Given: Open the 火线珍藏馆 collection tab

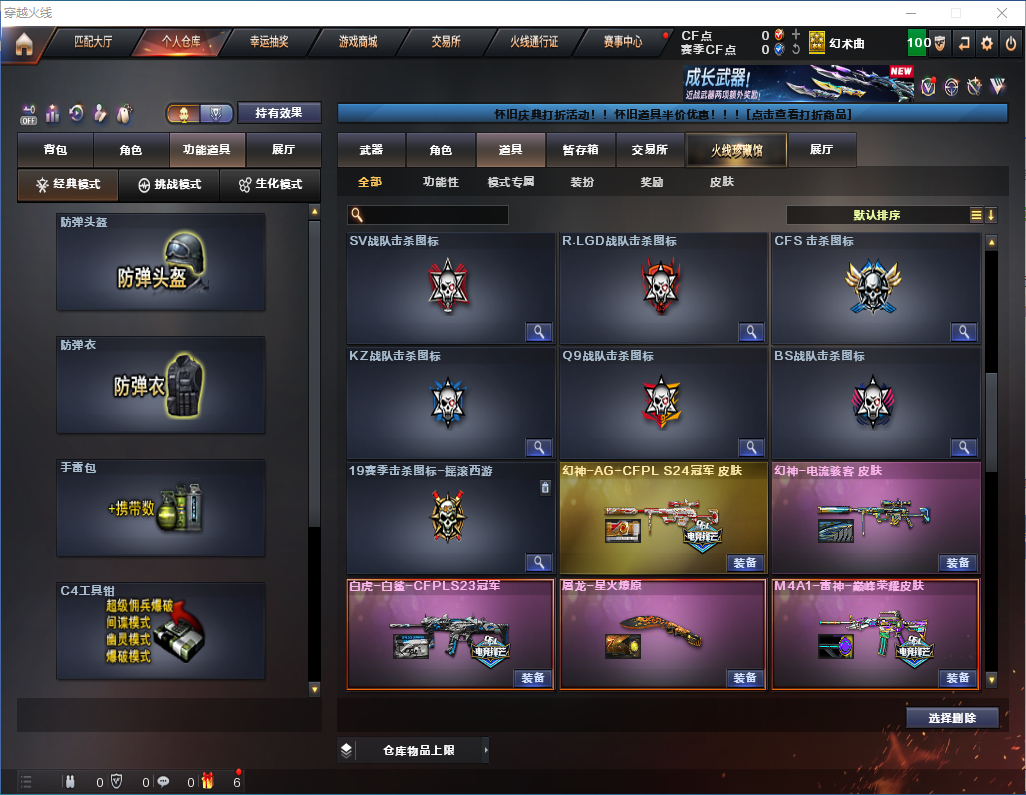Looking at the screenshot, I should [736, 150].
